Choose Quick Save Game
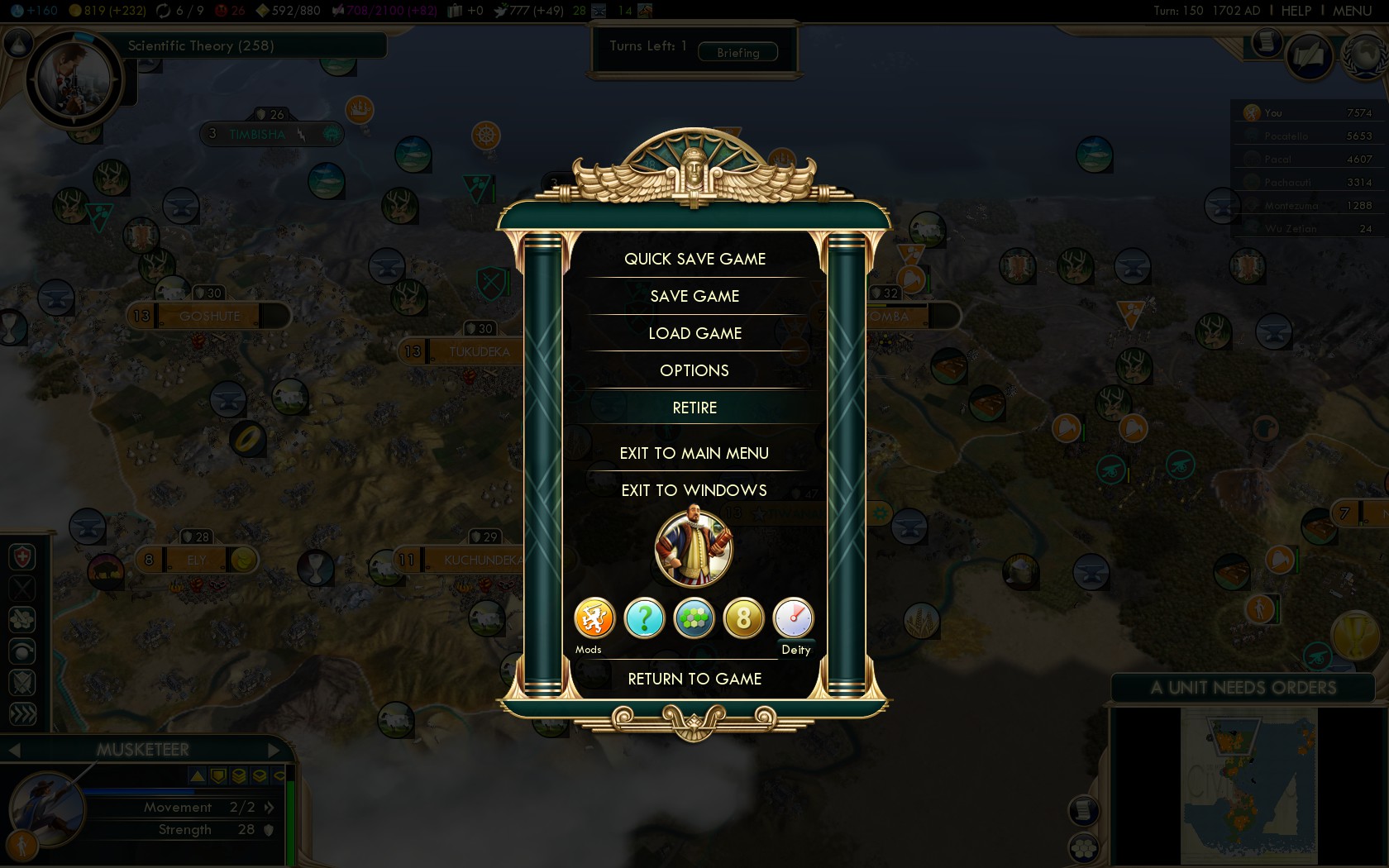Screen dimensions: 1389x868 point(694,259)
